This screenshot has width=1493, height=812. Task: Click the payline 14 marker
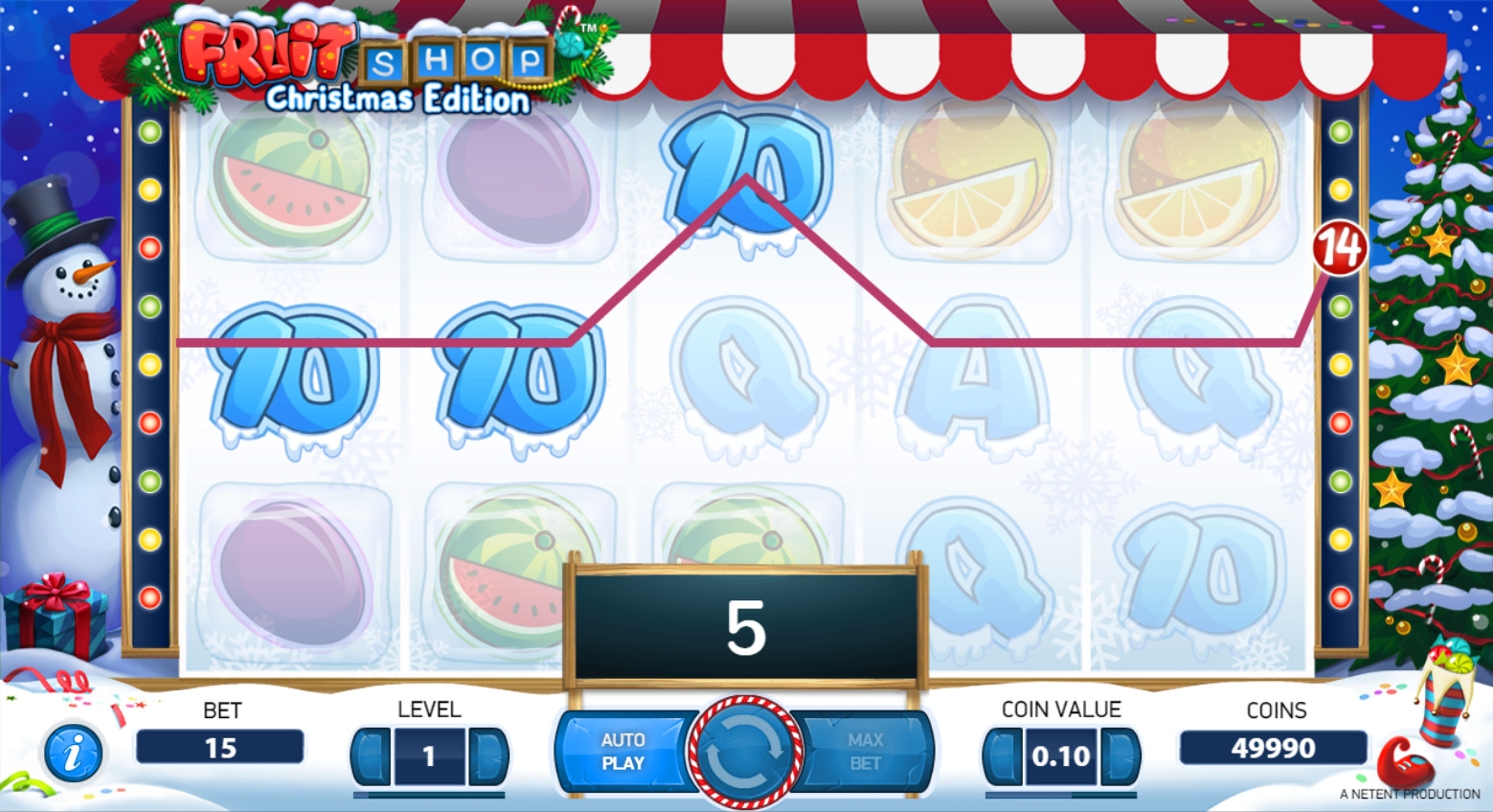click(x=1339, y=248)
